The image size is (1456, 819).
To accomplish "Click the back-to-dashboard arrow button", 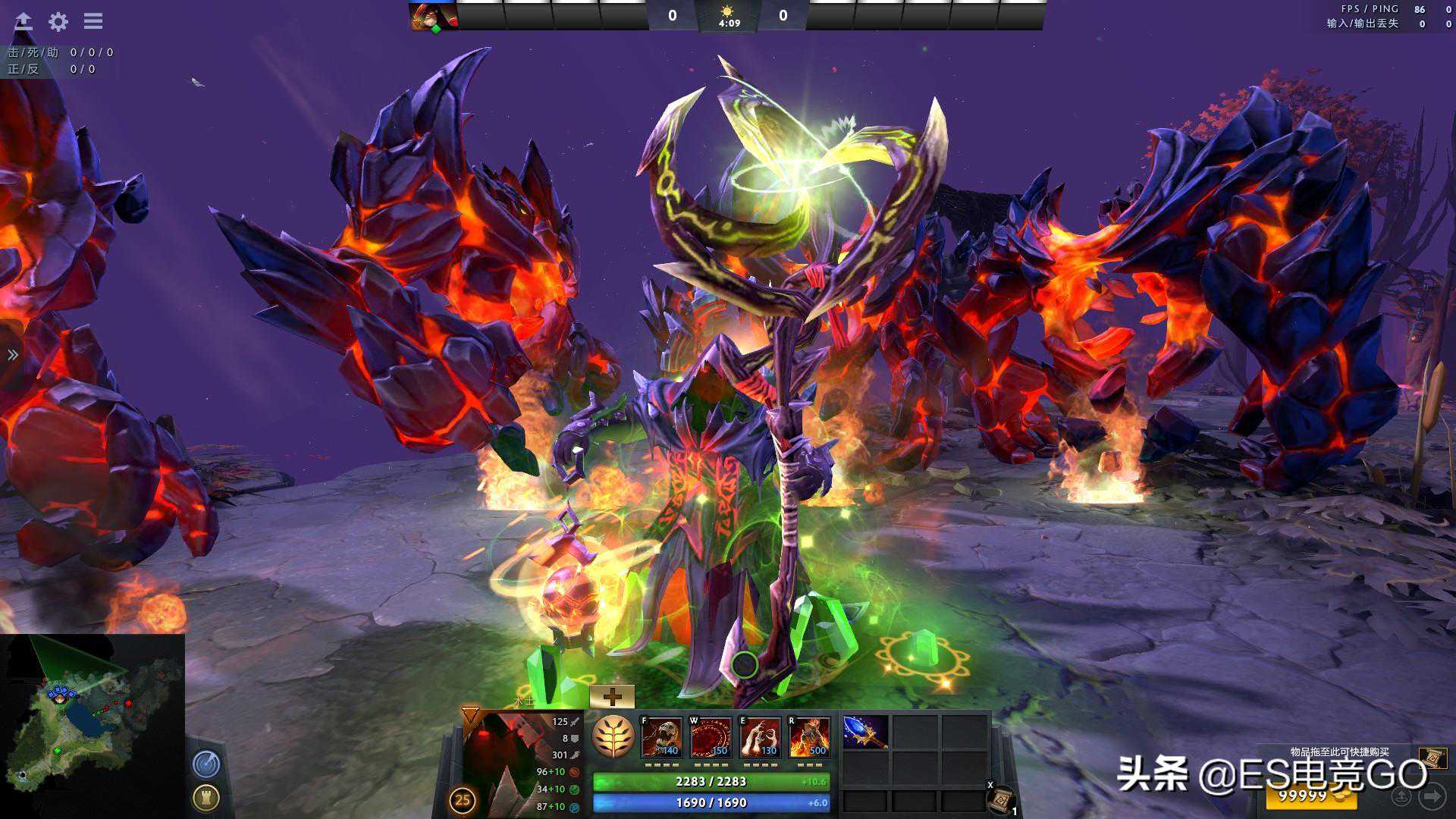I will point(24,21).
